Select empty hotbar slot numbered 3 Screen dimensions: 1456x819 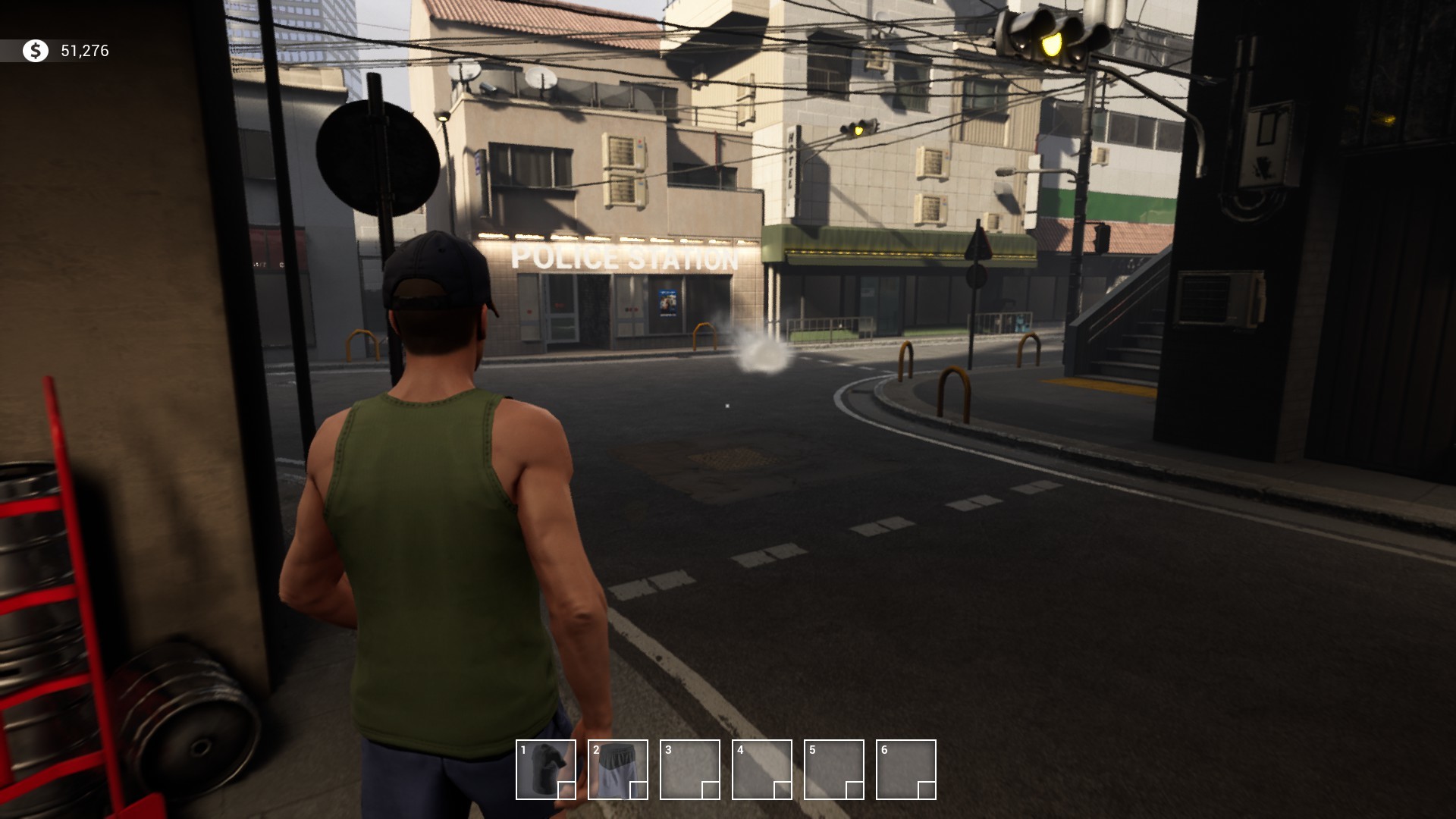[689, 769]
